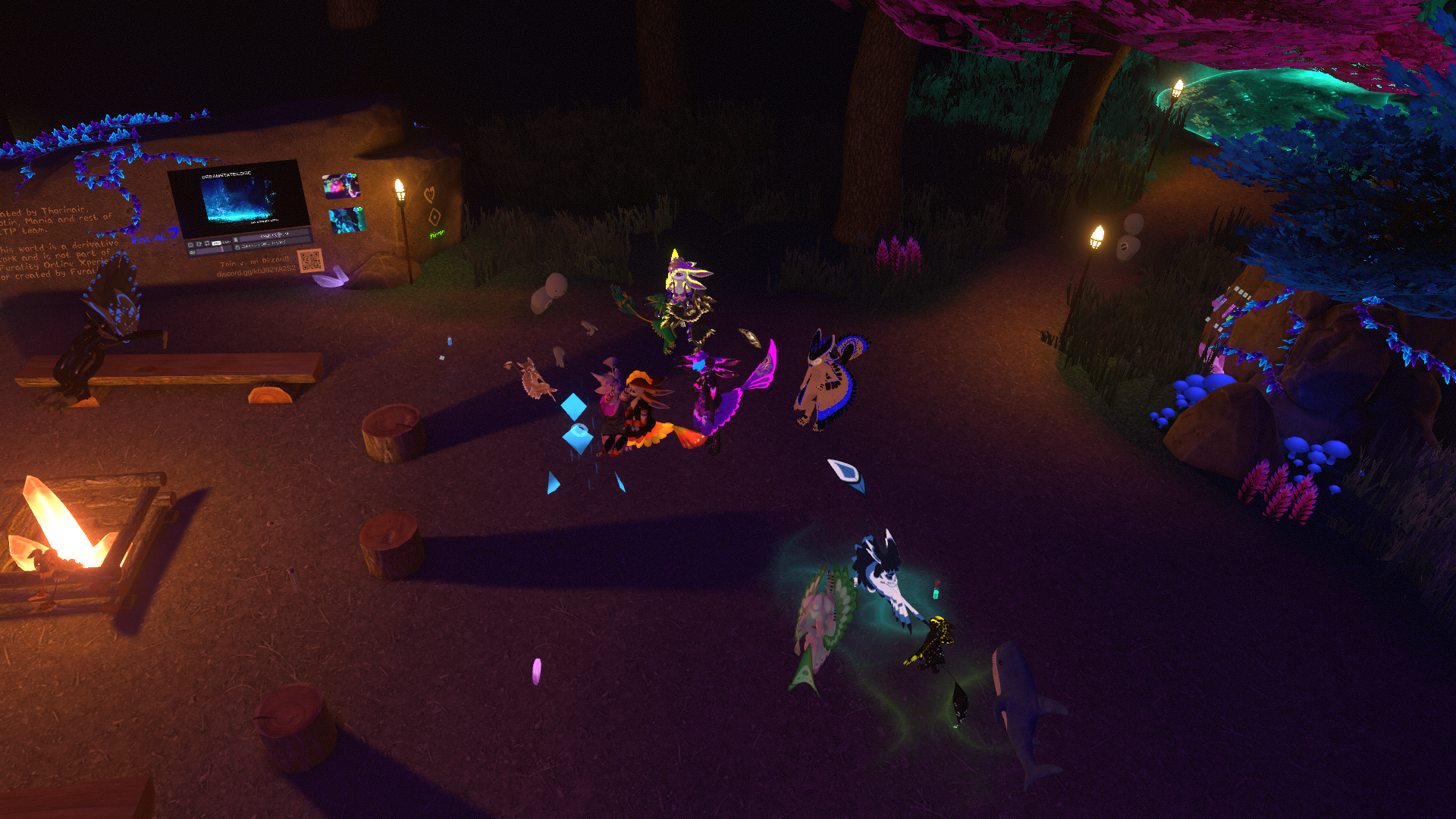Image resolution: width=1456 pixels, height=819 pixels.
Task: Click the video player's volume slider
Action: tap(213, 249)
